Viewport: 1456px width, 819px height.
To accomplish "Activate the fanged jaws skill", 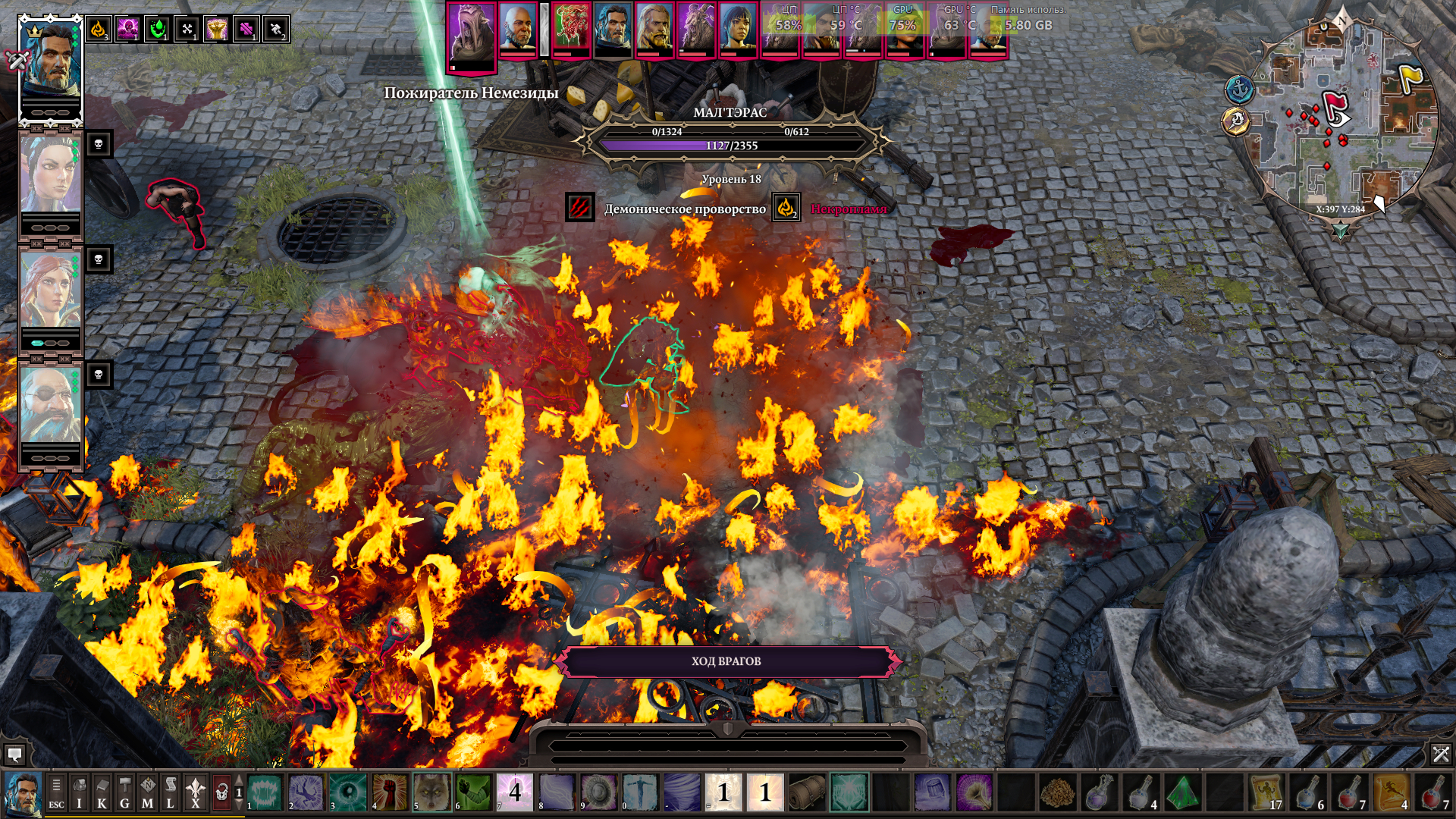I will tap(265, 792).
